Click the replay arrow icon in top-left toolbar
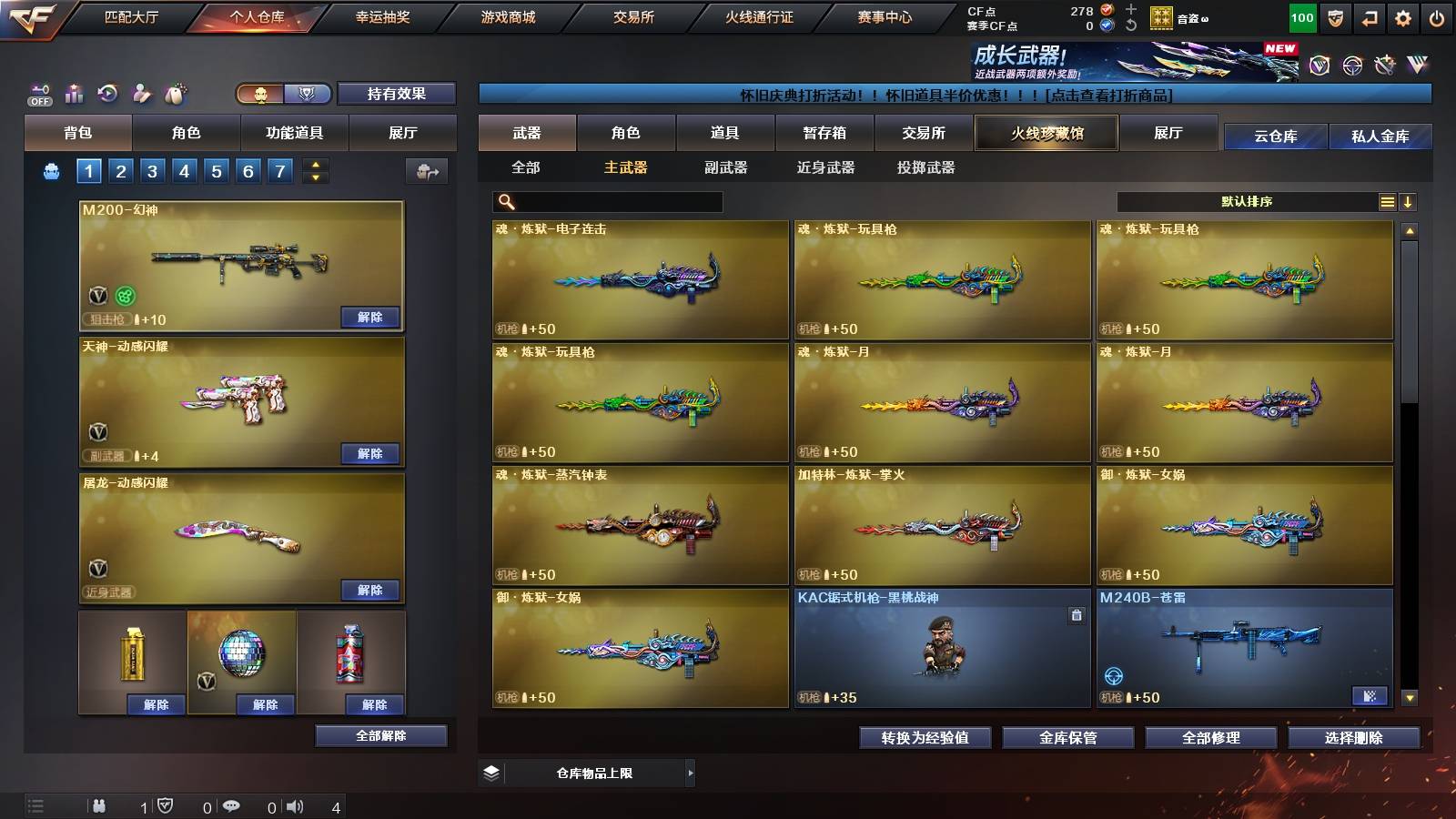The width and height of the screenshot is (1456, 819). click(x=106, y=91)
